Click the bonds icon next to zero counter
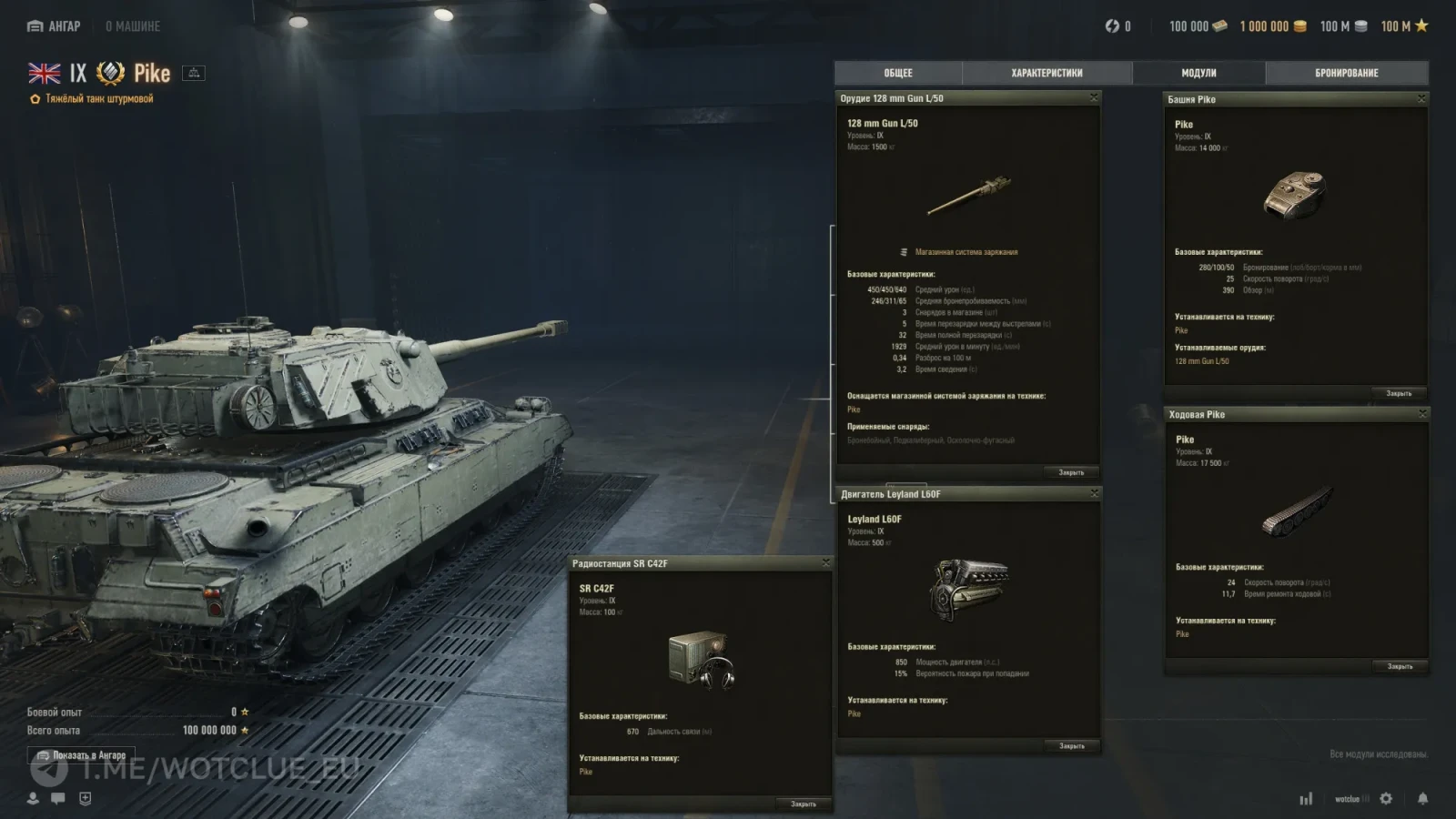The height and width of the screenshot is (819, 1456). tap(1112, 26)
